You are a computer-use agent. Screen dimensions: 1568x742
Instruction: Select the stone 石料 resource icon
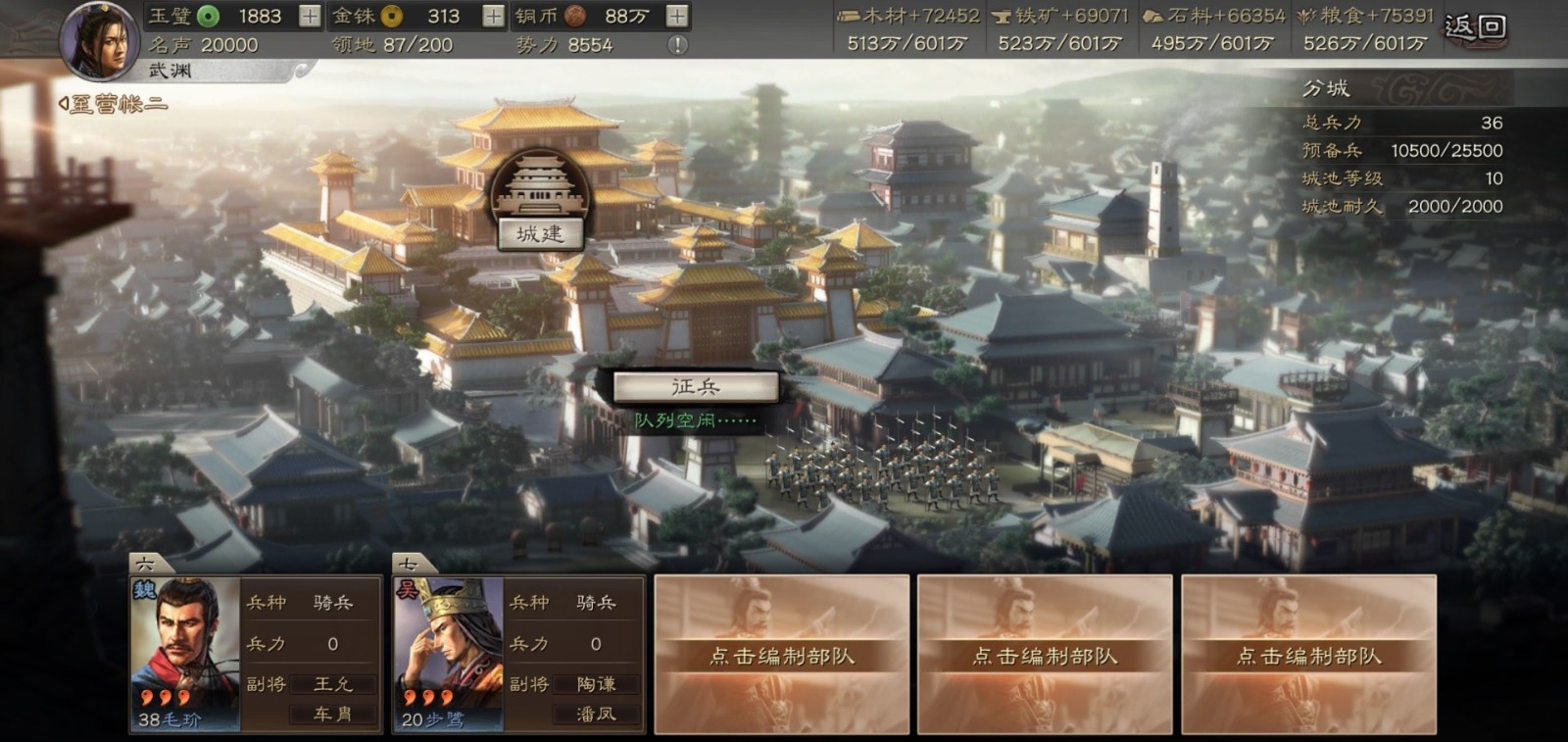point(1151,17)
